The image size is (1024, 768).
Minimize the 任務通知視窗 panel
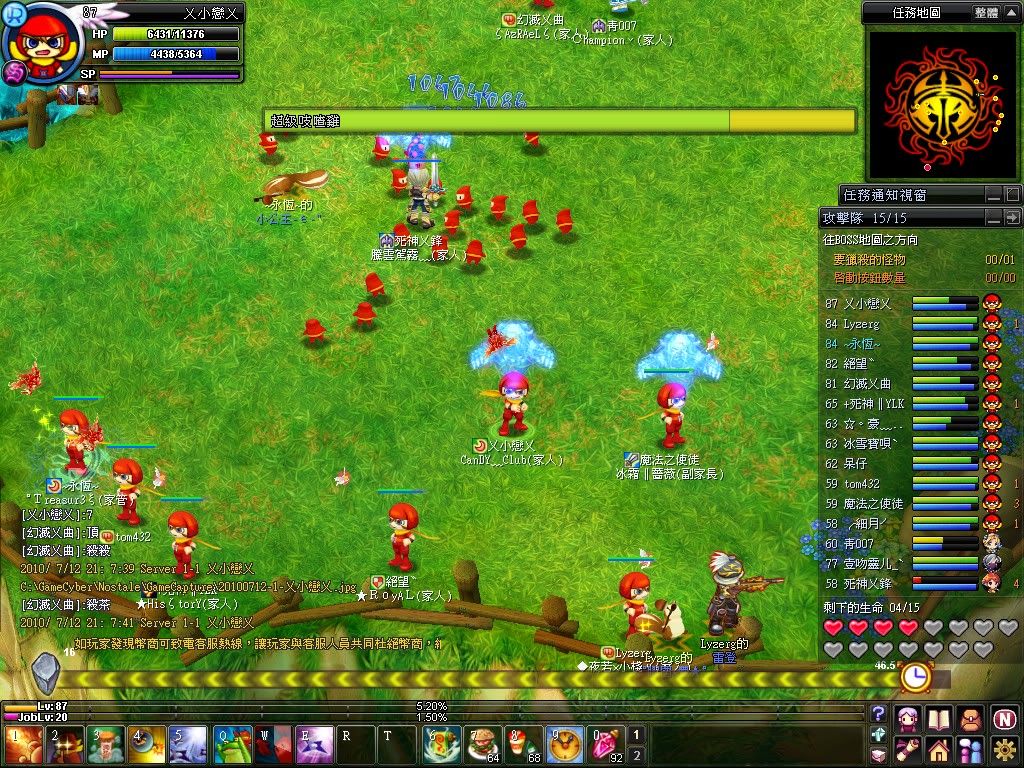pyautogui.click(x=994, y=194)
